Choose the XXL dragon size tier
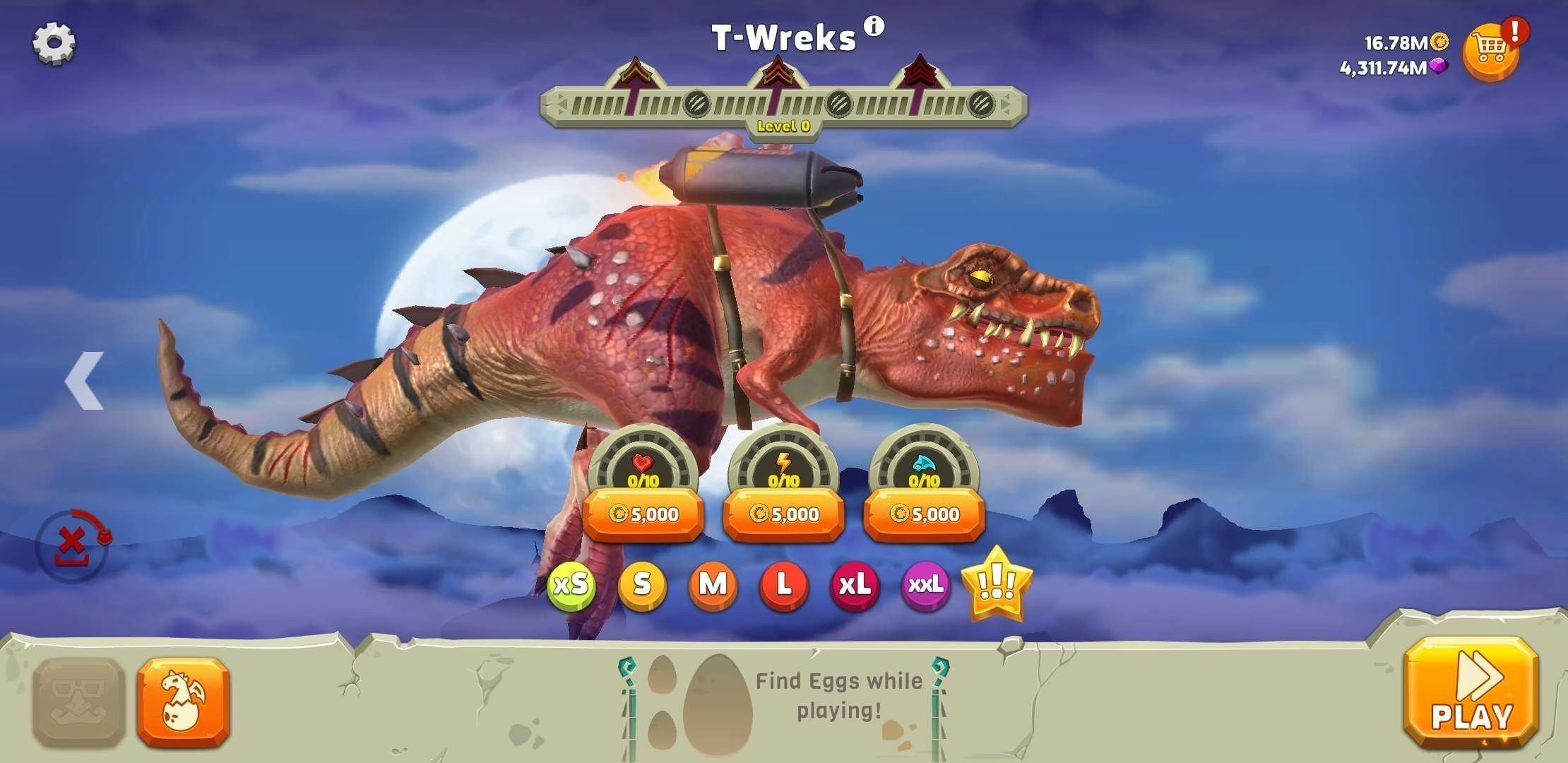This screenshot has height=763, width=1568. [x=925, y=585]
